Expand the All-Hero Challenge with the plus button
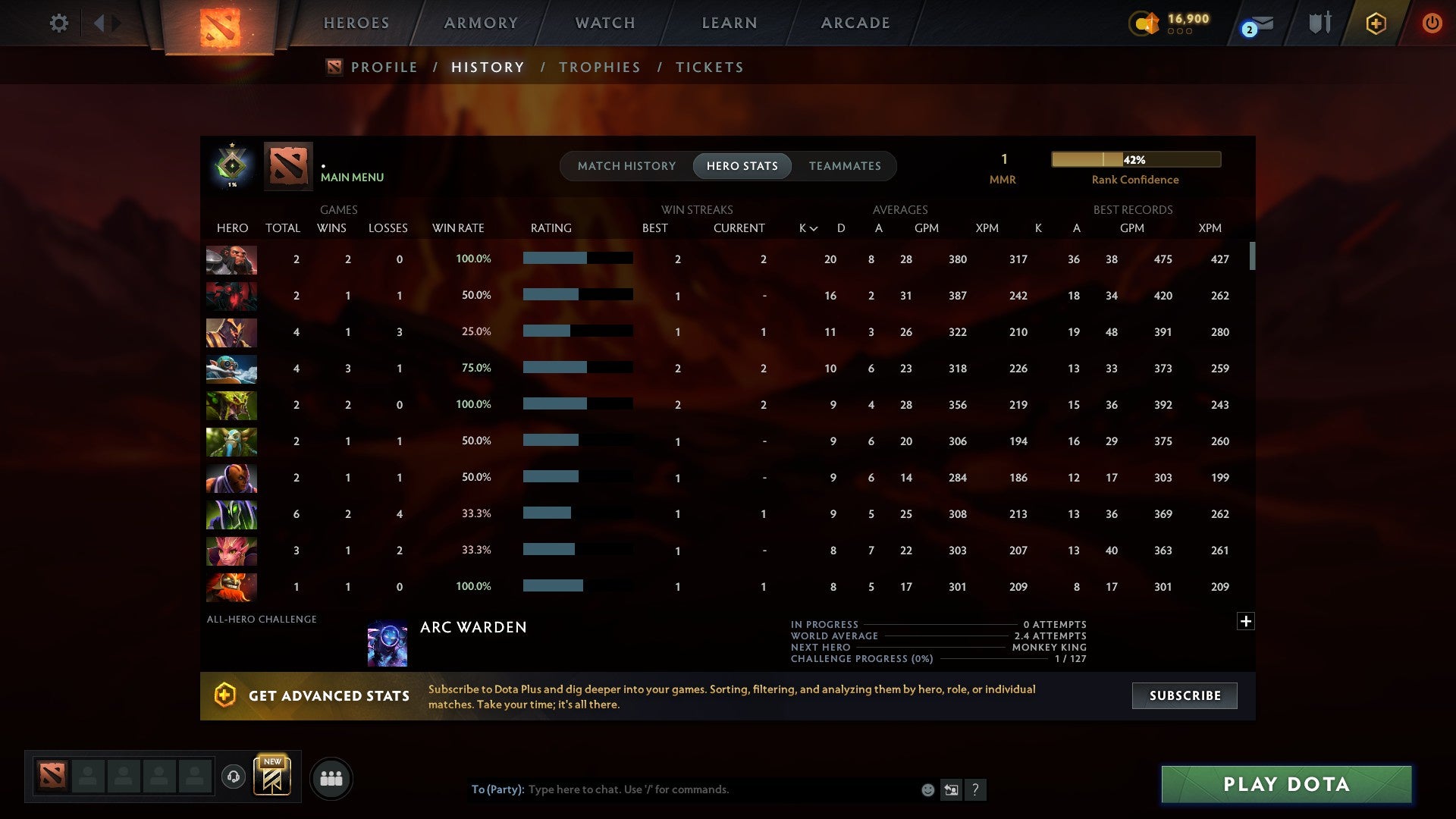 click(x=1246, y=620)
